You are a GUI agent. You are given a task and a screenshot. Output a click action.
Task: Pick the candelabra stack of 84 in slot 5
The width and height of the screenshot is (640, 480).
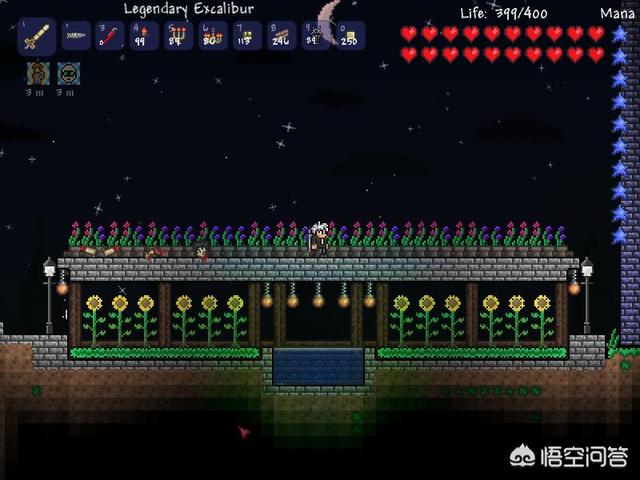pyautogui.click(x=179, y=36)
